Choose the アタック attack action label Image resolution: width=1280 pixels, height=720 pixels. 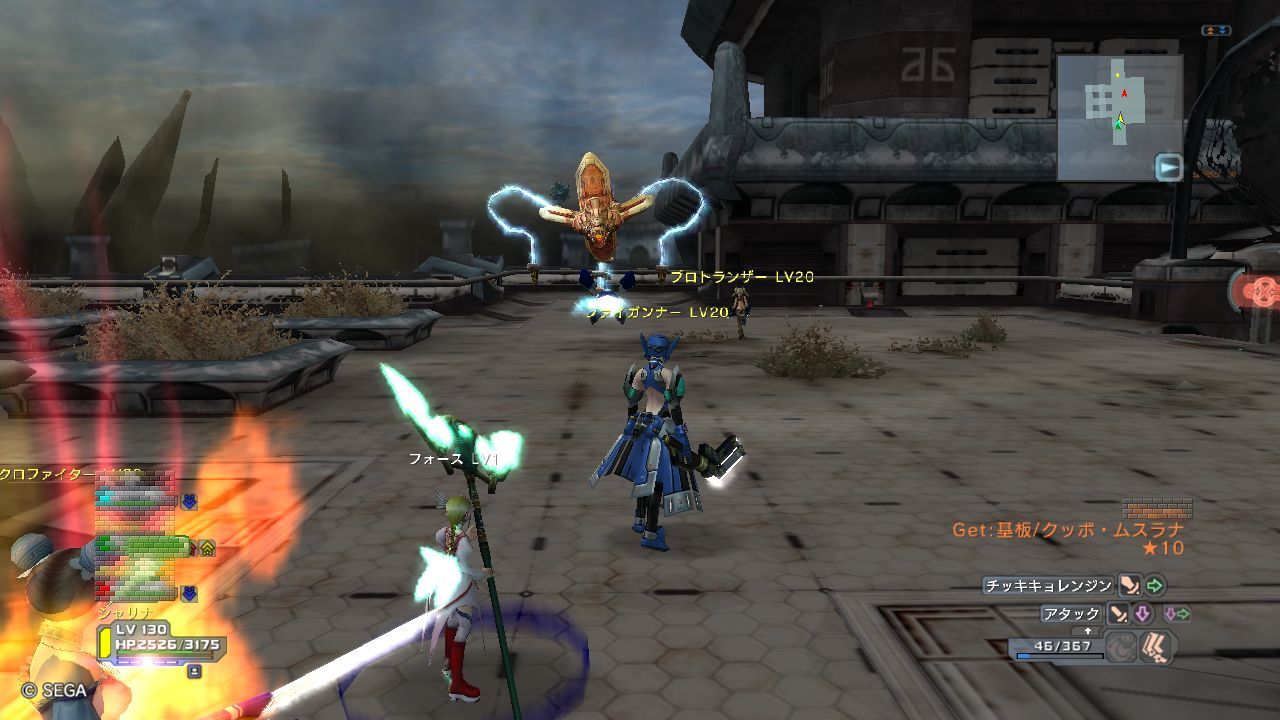pyautogui.click(x=1071, y=614)
